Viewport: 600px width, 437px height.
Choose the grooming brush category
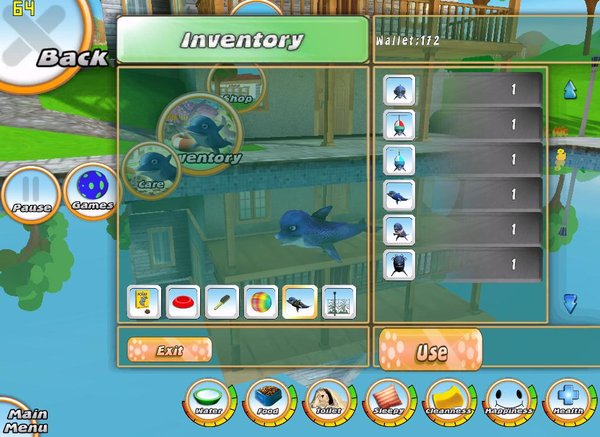(222, 302)
